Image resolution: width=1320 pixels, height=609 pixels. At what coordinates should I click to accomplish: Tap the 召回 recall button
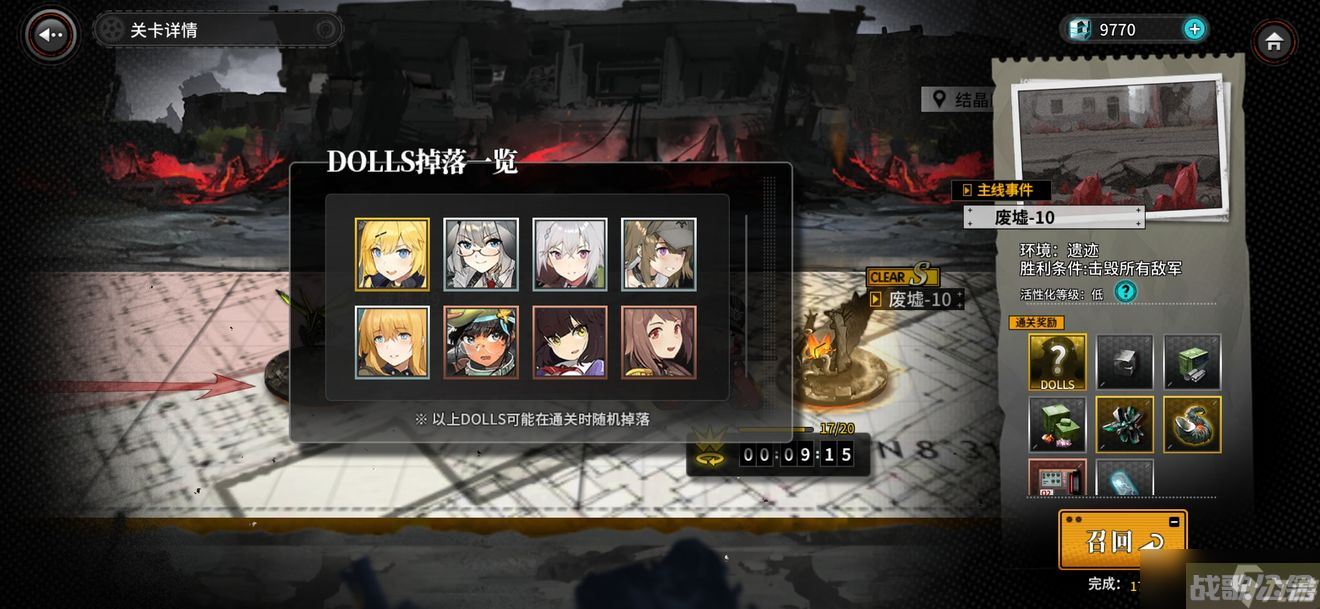pos(1122,541)
